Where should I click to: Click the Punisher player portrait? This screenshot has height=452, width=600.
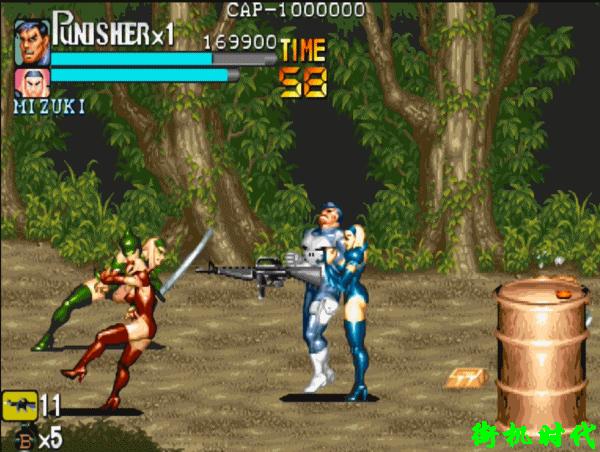point(32,42)
